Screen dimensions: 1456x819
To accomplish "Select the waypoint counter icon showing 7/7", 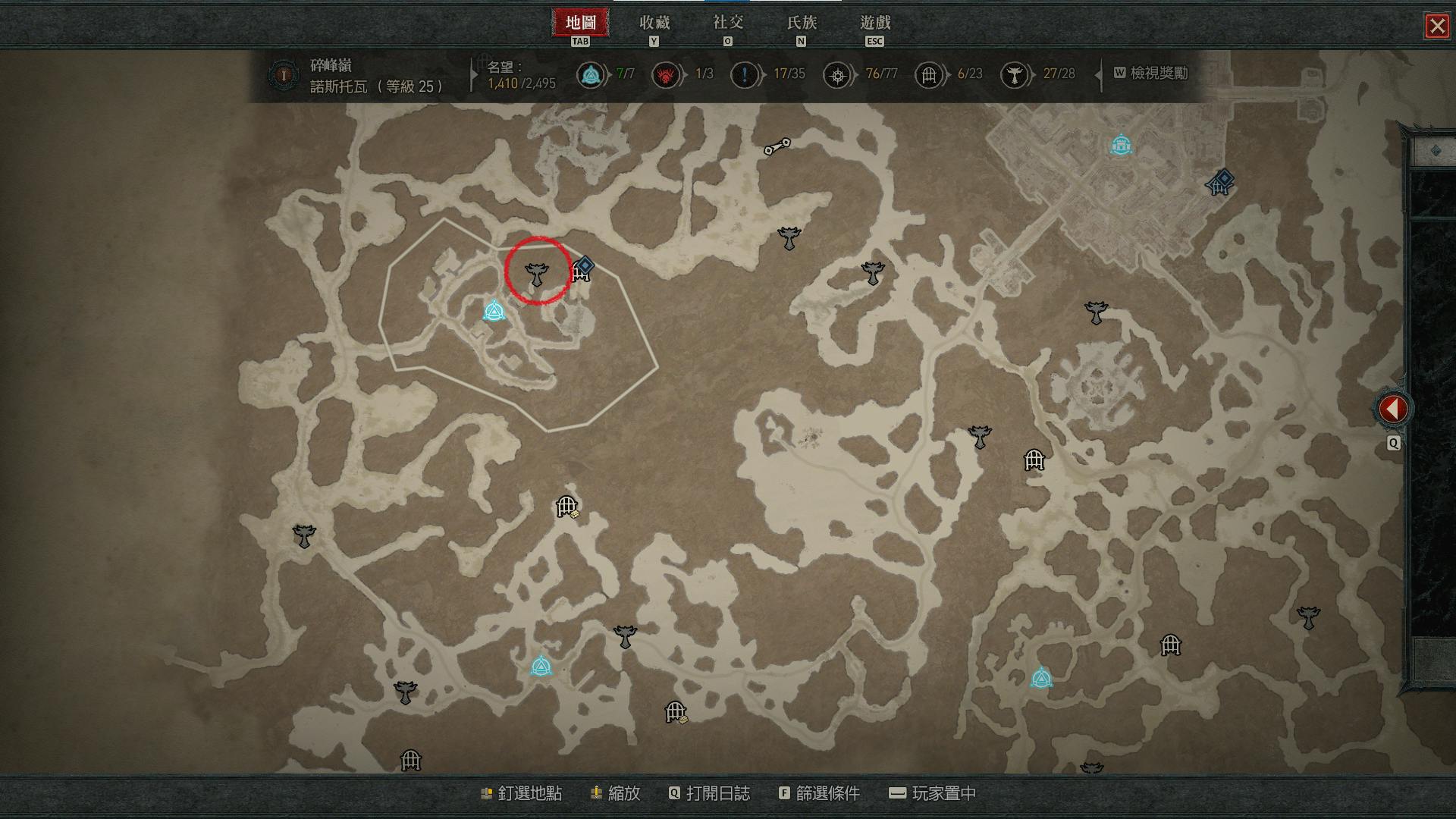I will (x=590, y=75).
